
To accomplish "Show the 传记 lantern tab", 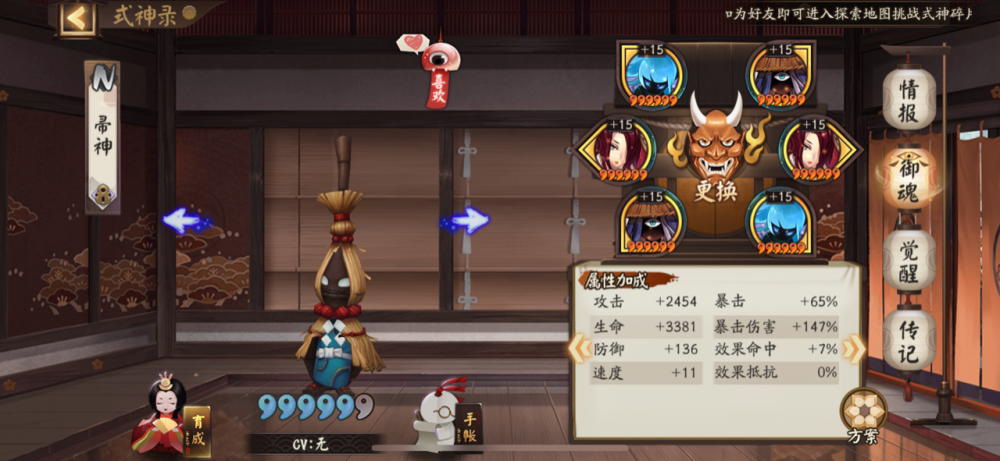I will pos(908,340).
